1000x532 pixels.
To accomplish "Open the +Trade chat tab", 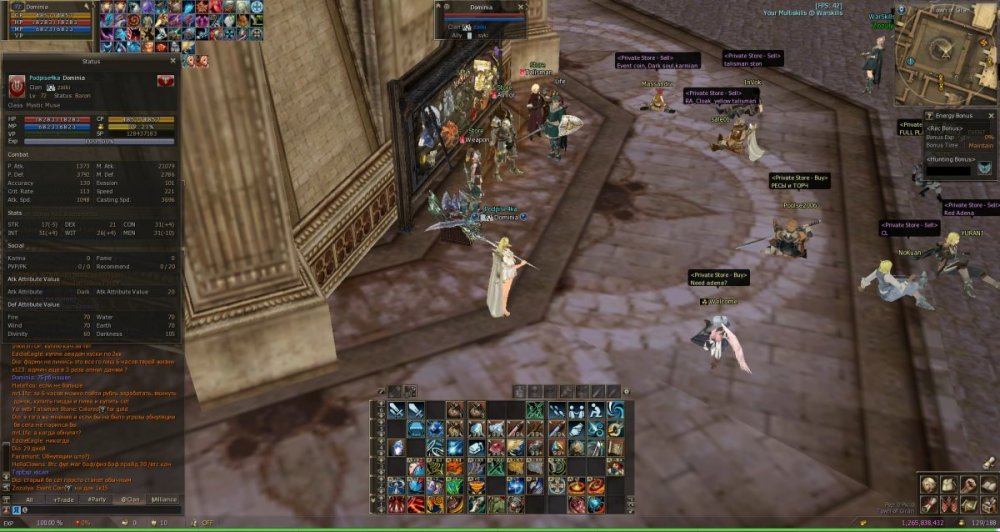I will tap(63, 499).
